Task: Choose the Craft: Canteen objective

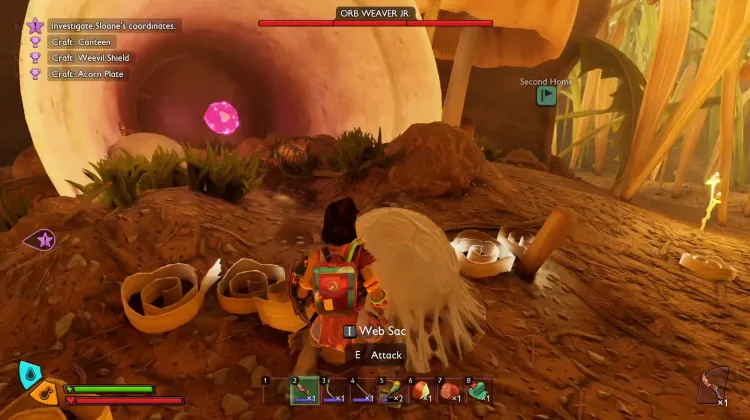Action: point(84,42)
